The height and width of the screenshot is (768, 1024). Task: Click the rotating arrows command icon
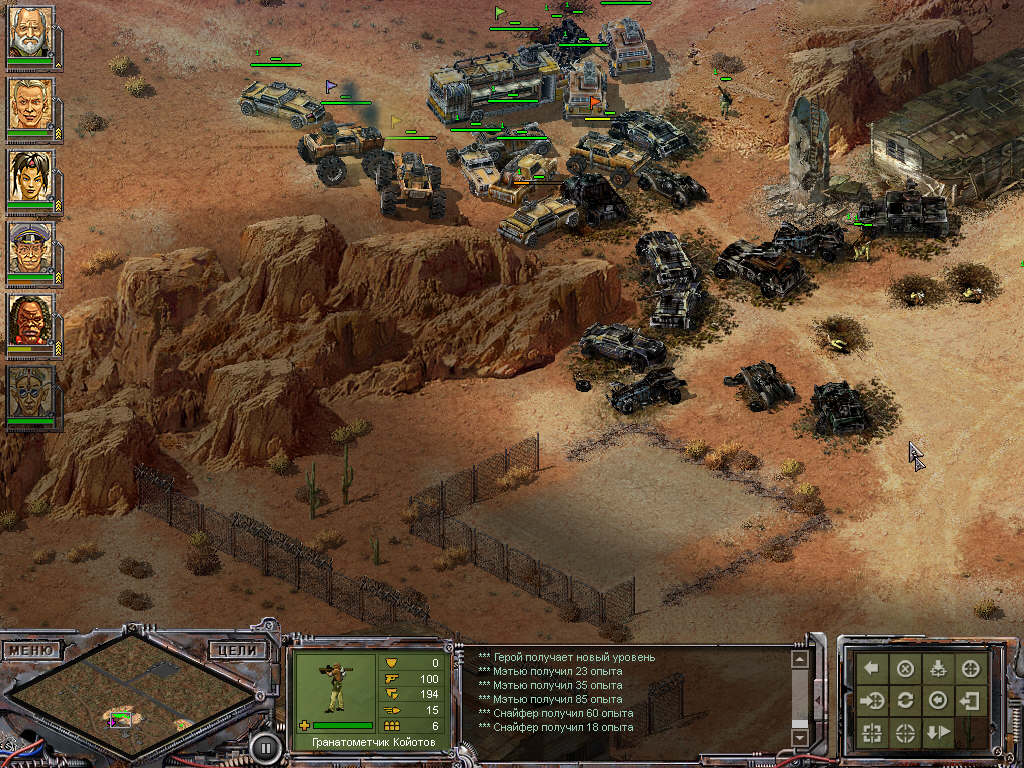click(905, 700)
